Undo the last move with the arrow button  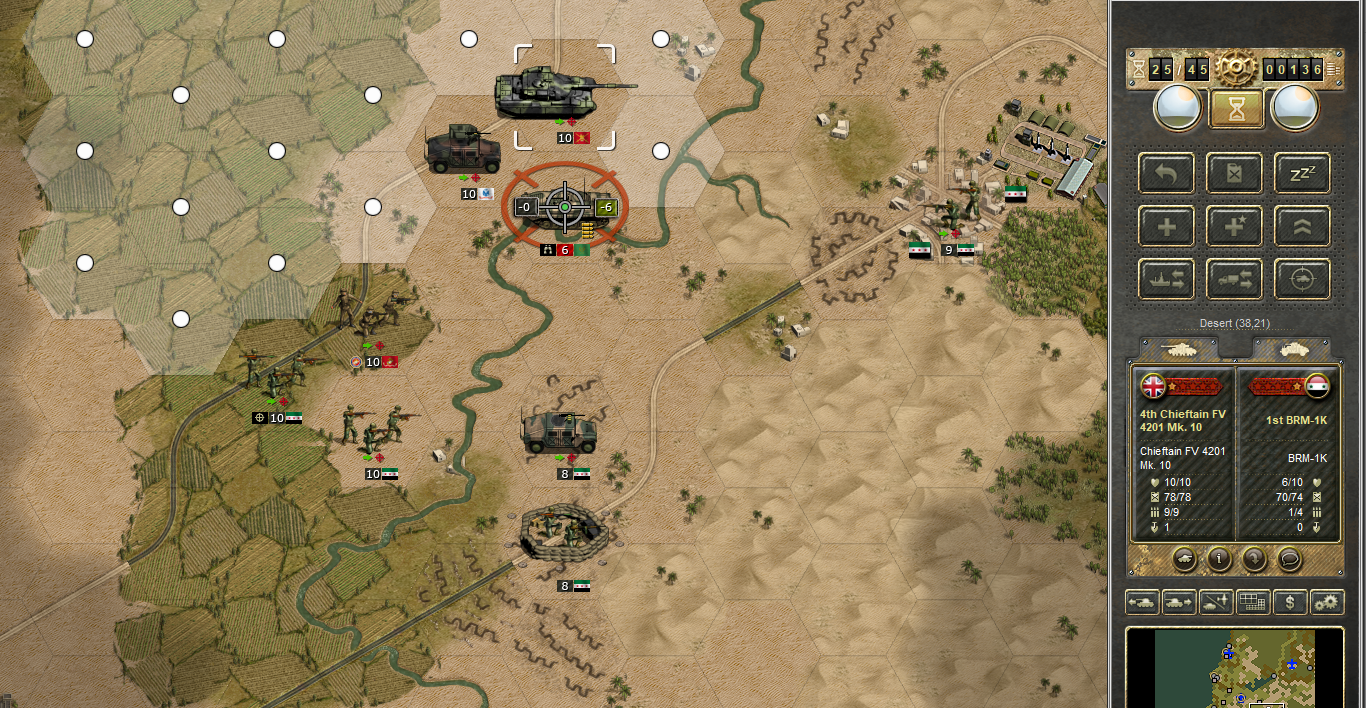tap(1166, 173)
